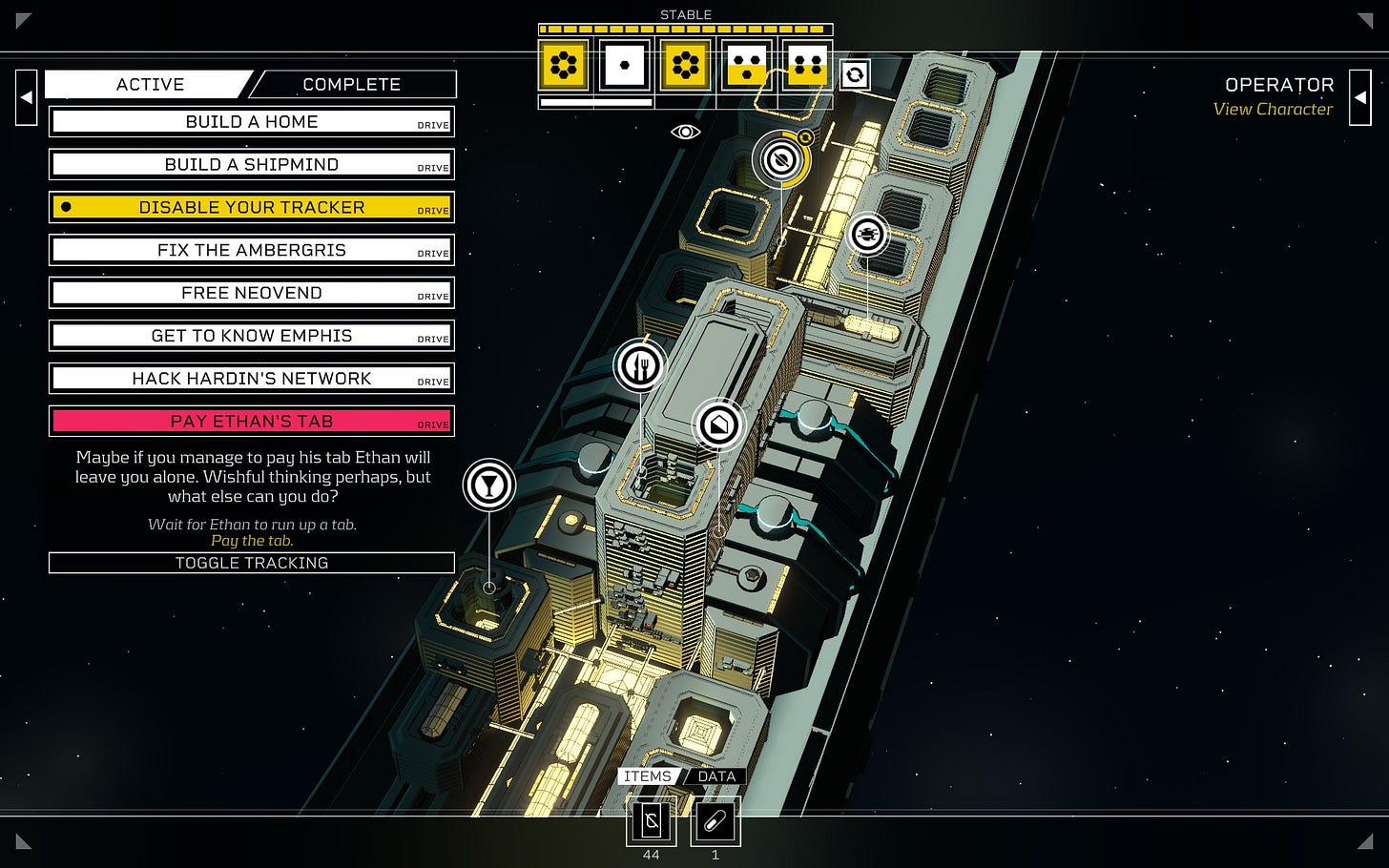Open the Build a Home drive
Viewport: 1389px width, 868px height.
coord(252,122)
